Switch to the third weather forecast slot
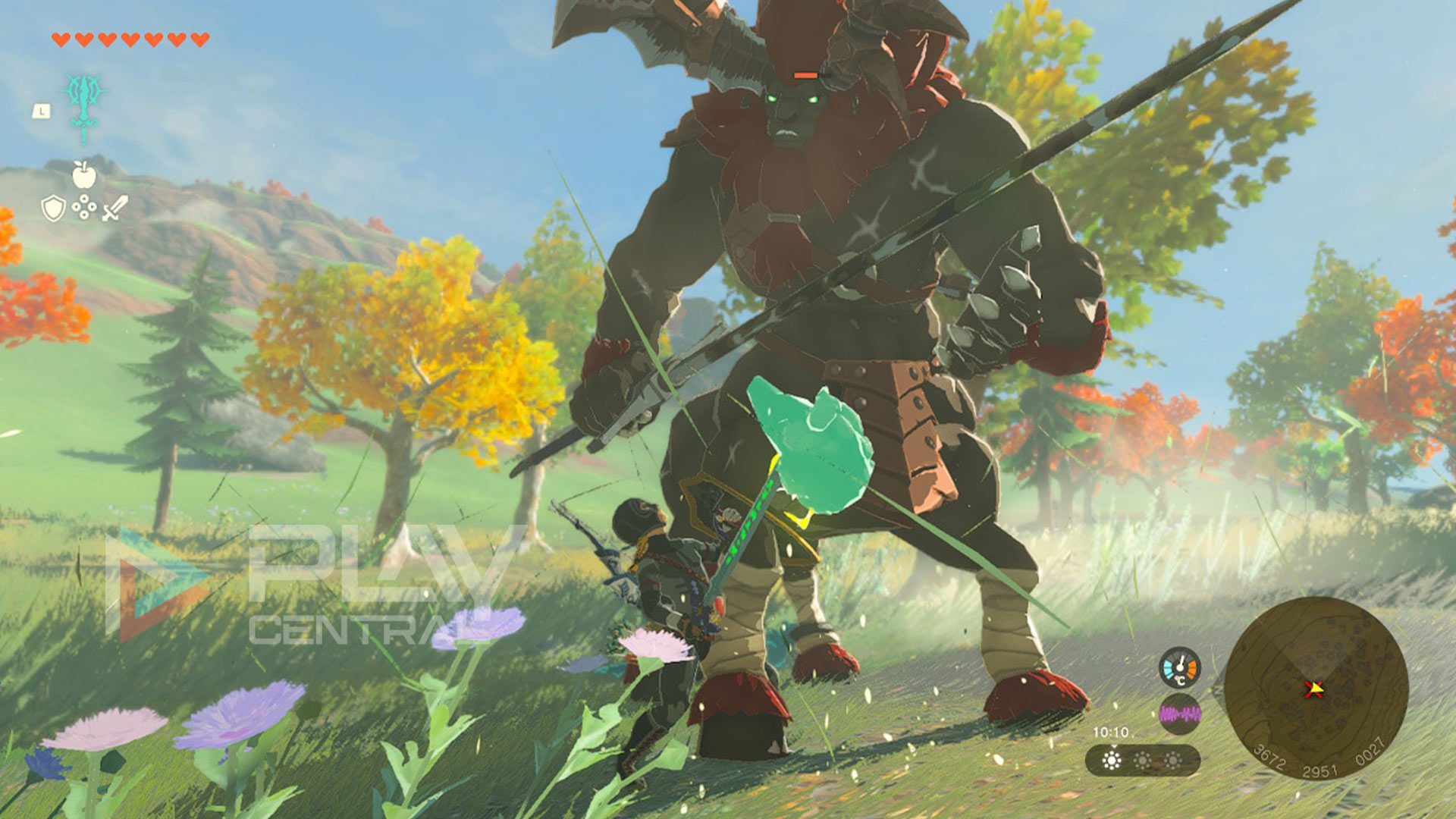 (1172, 758)
